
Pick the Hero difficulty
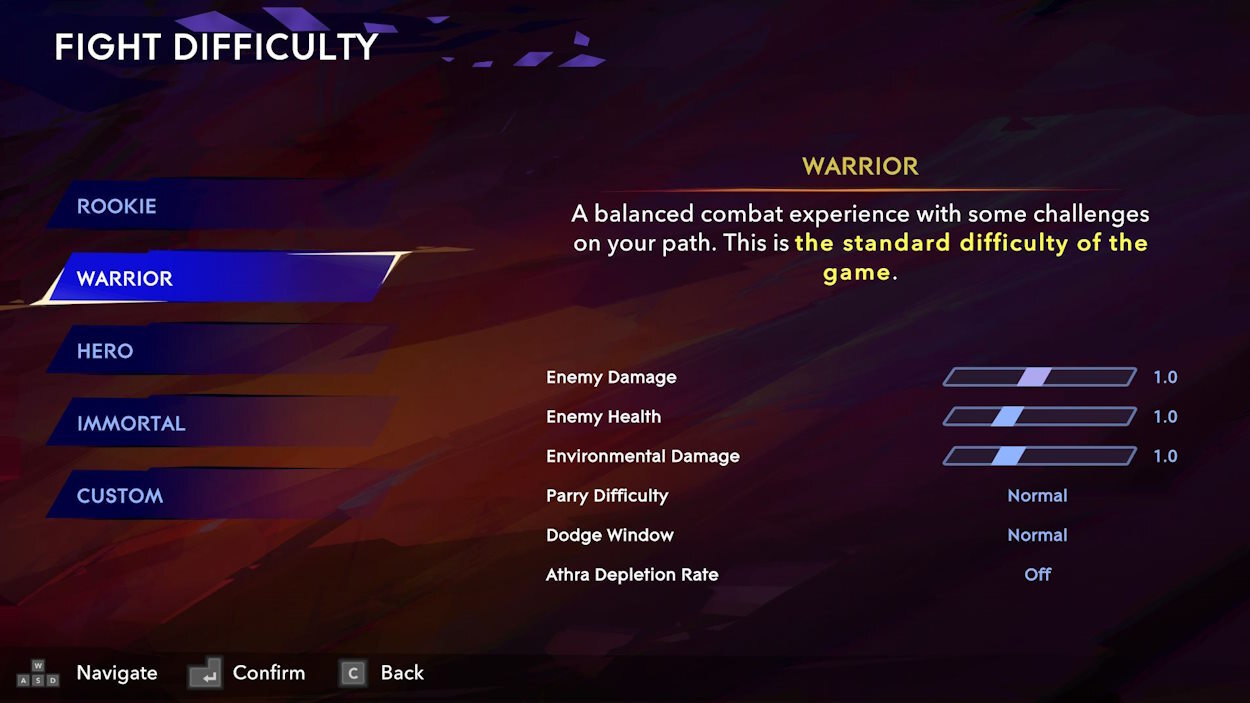pyautogui.click(x=200, y=351)
